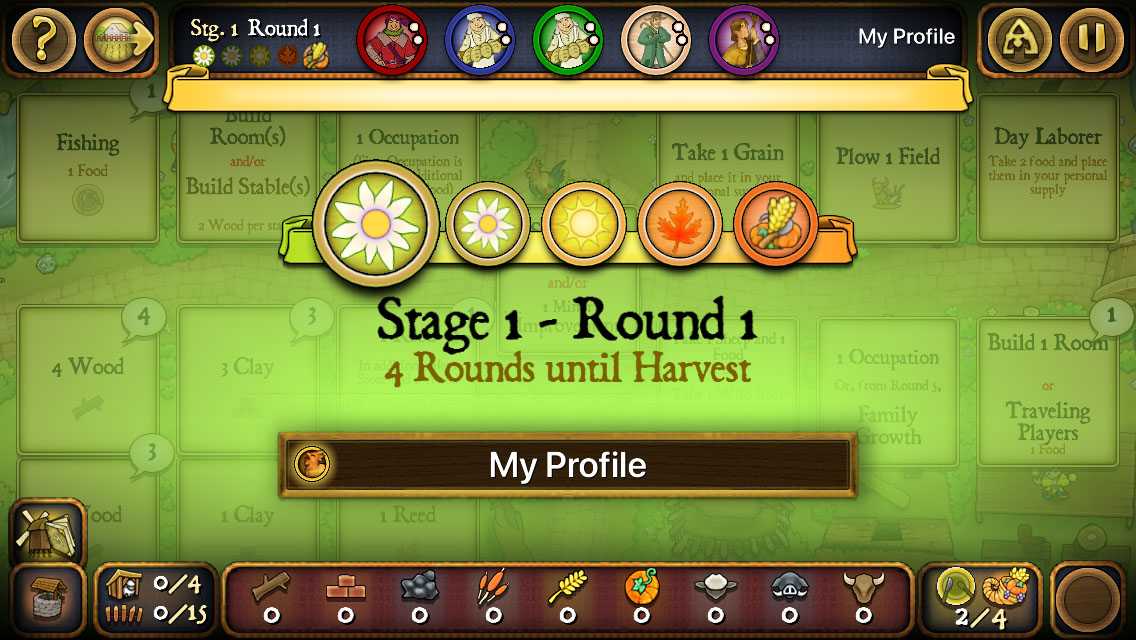Select the red player portrait
This screenshot has height=640, width=1136.
click(391, 39)
